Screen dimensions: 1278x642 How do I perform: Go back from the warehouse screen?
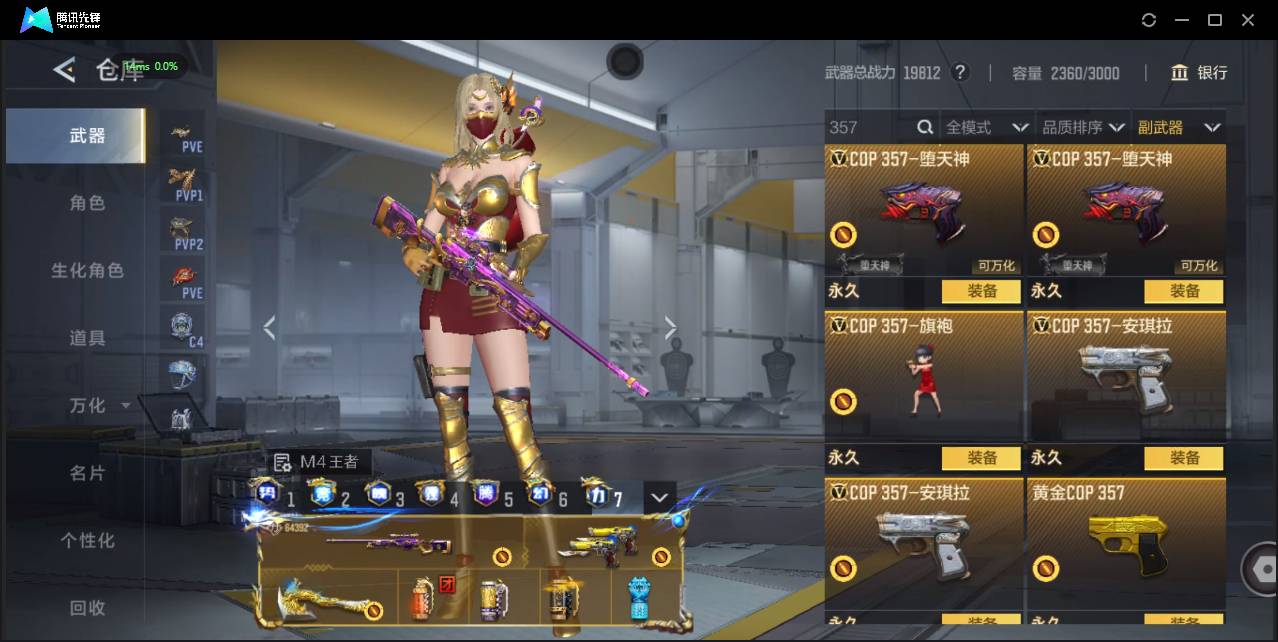(64, 70)
